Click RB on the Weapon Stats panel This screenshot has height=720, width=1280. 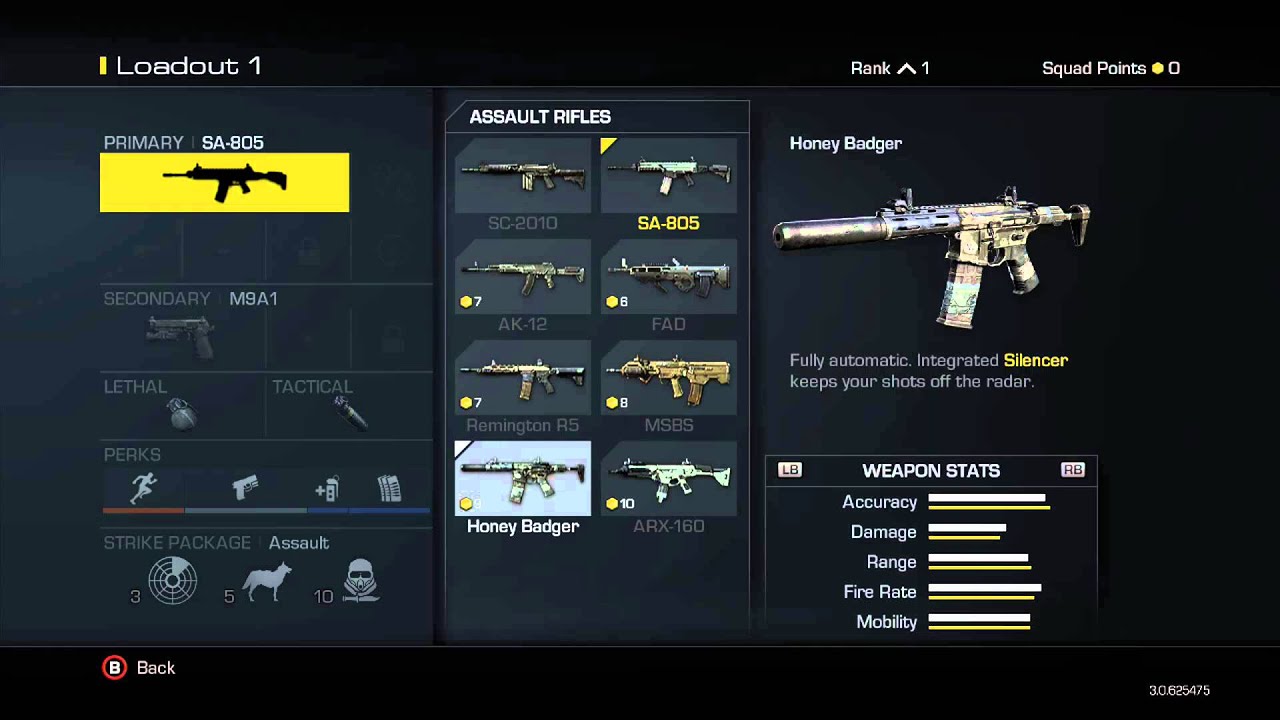point(1073,470)
